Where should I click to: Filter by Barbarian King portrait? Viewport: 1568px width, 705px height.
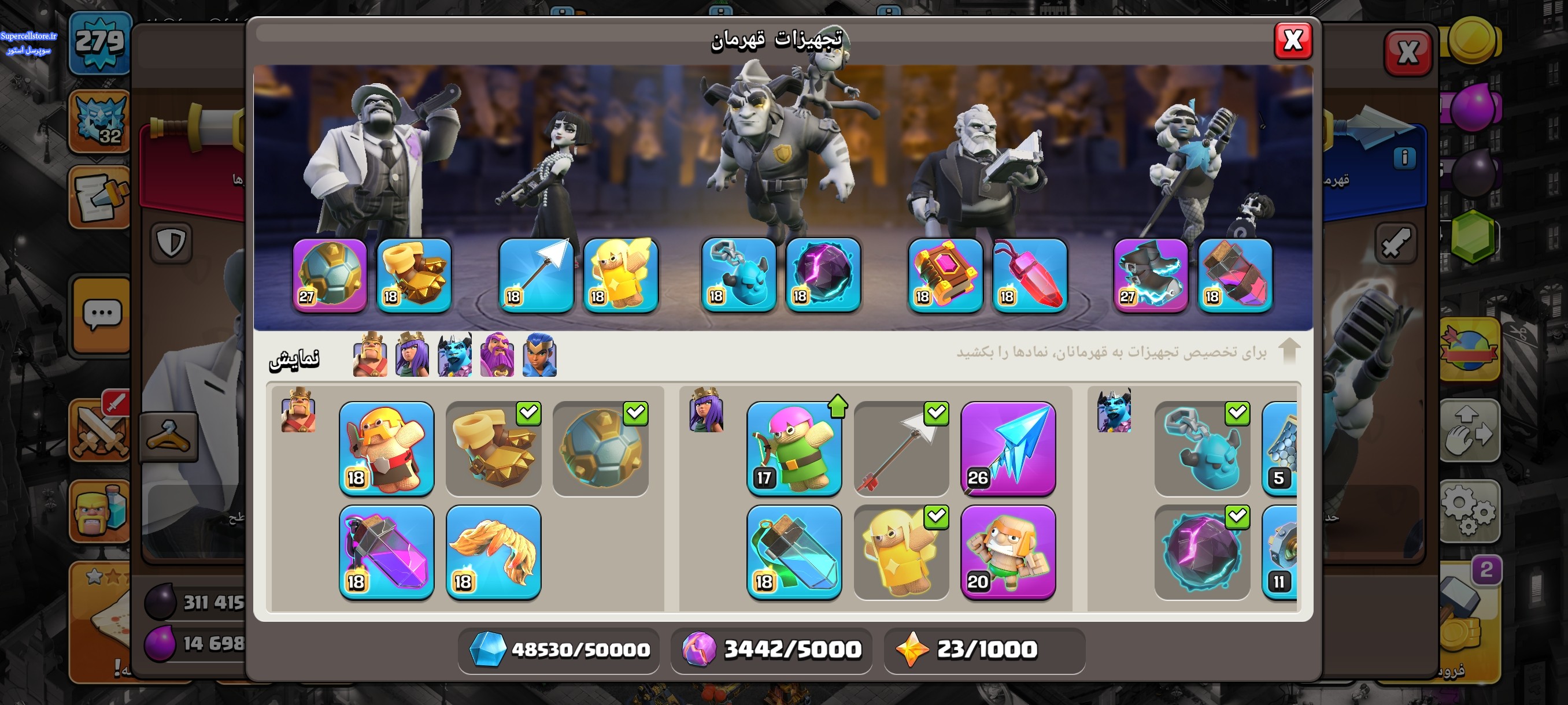[x=369, y=355]
